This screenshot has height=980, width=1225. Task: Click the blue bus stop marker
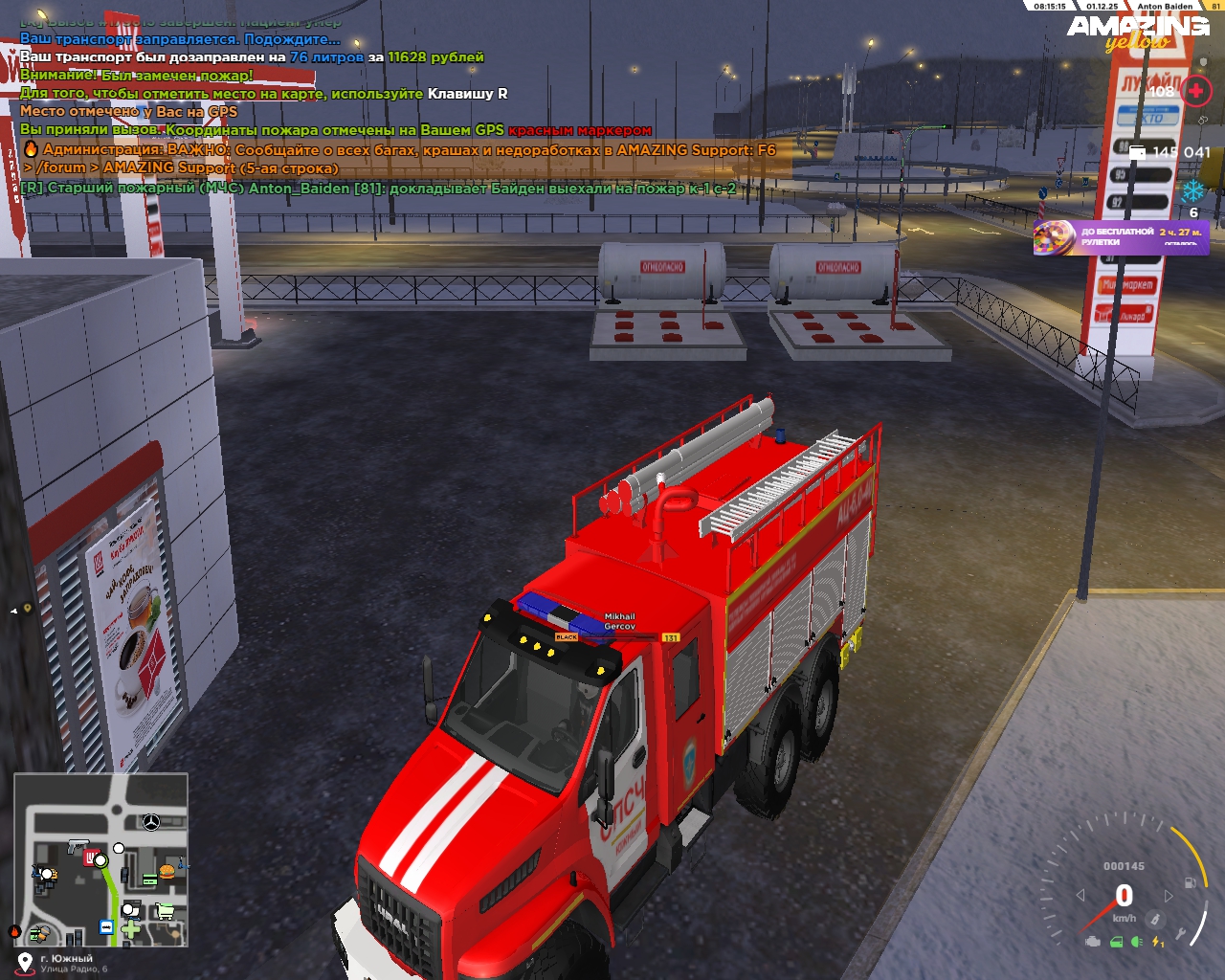[x=106, y=926]
